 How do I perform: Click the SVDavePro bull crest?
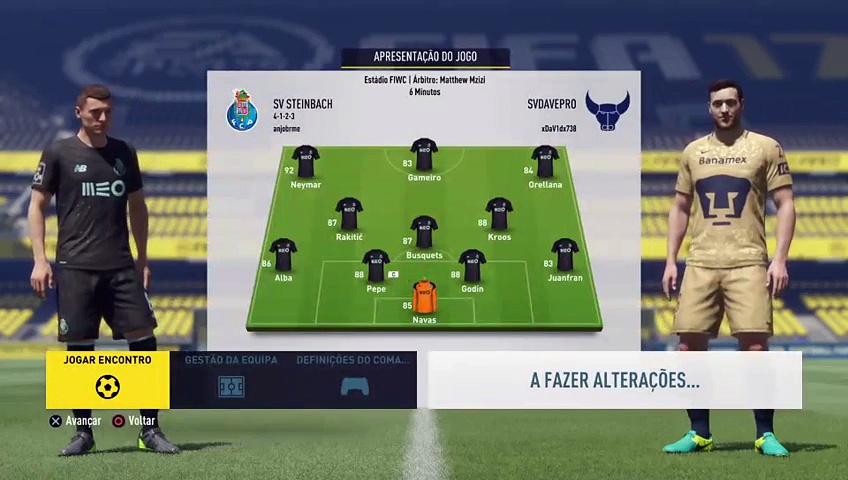607,111
